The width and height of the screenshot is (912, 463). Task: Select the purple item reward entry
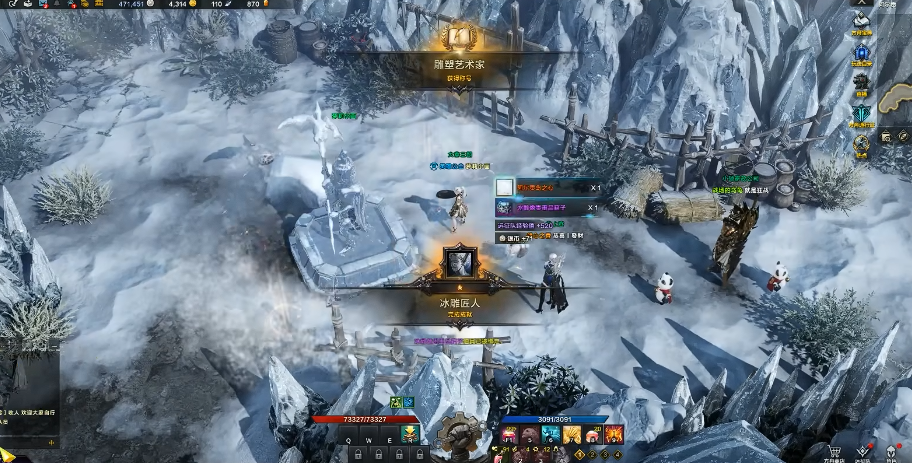[505, 208]
